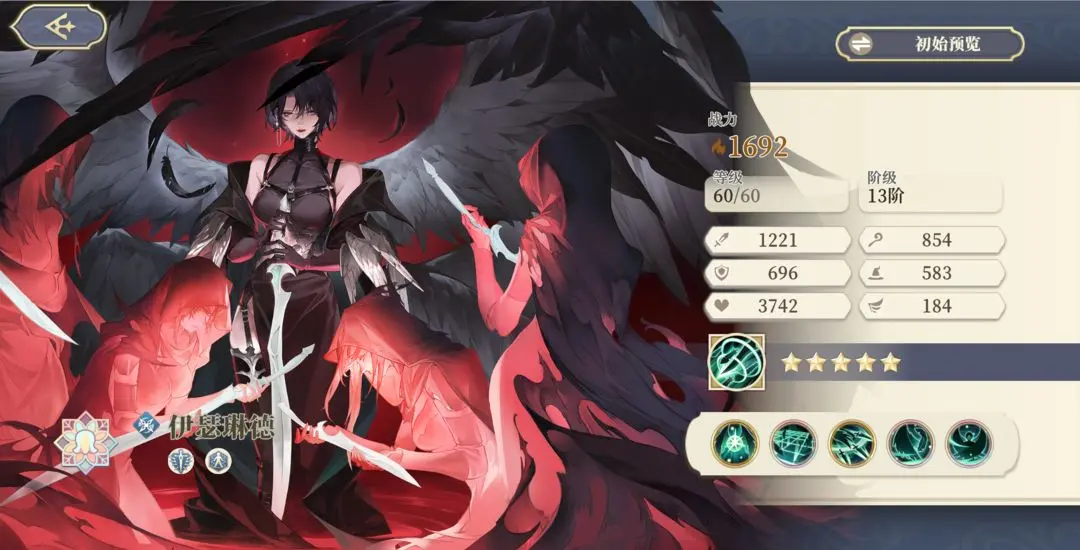Inspect the heart health stat 3742
This screenshot has height=550, width=1080.
(x=777, y=306)
